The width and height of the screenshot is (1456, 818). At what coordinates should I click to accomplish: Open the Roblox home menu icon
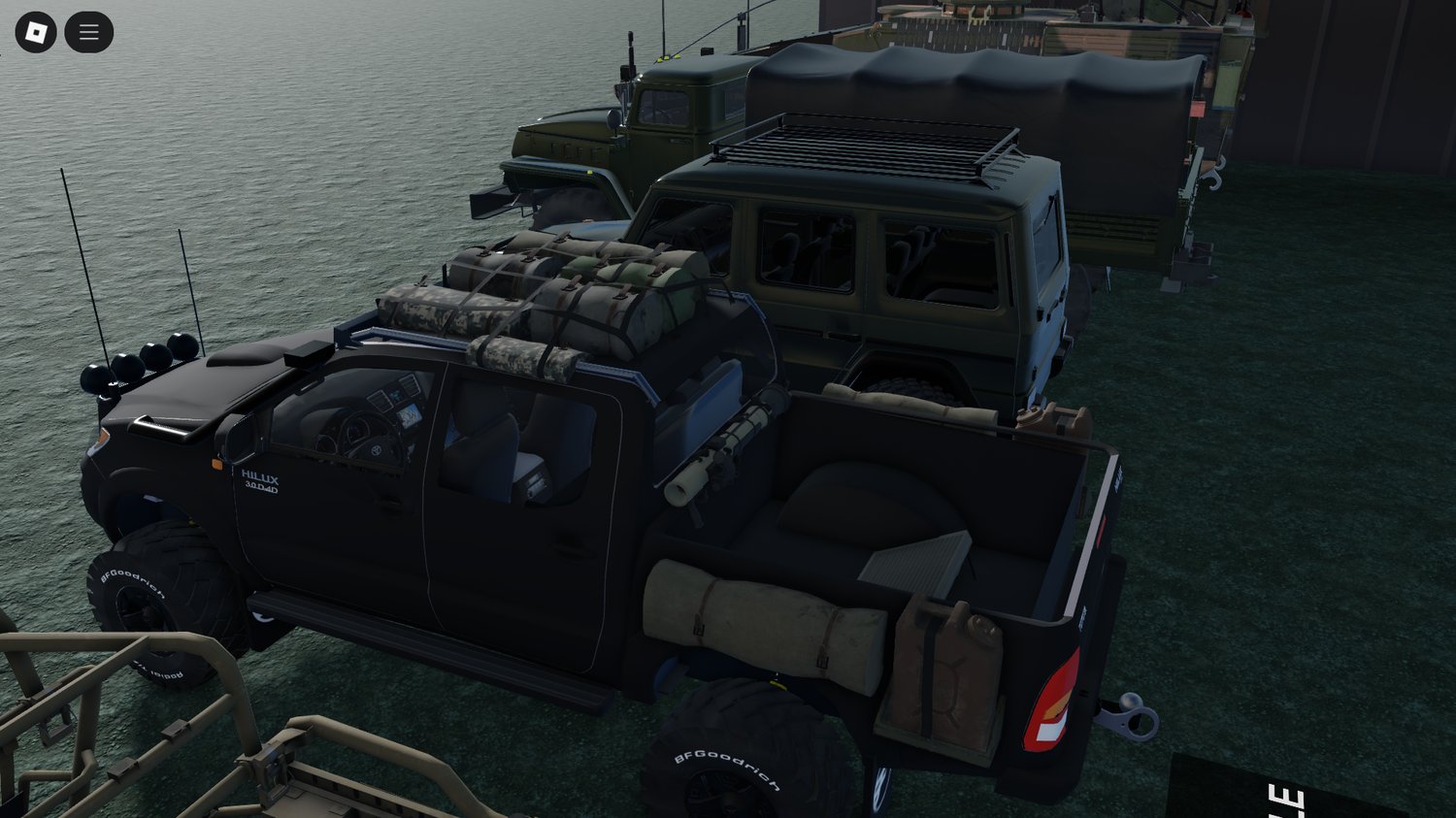coord(35,30)
